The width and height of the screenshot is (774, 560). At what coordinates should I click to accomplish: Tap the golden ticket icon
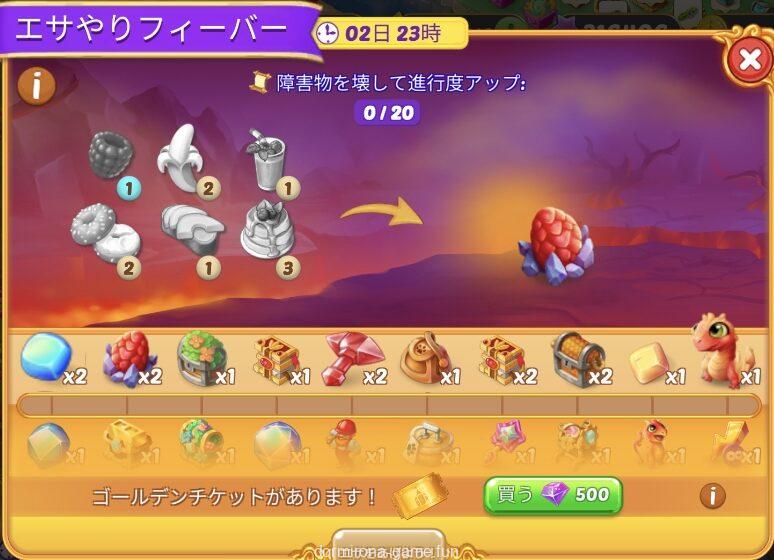click(x=420, y=495)
